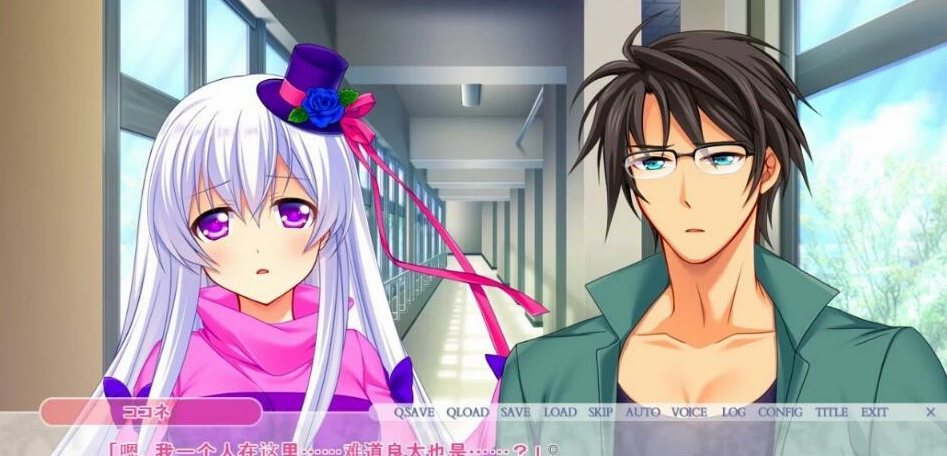
Task: Activate SKIP to fast-forward dialogue
Action: click(600, 412)
